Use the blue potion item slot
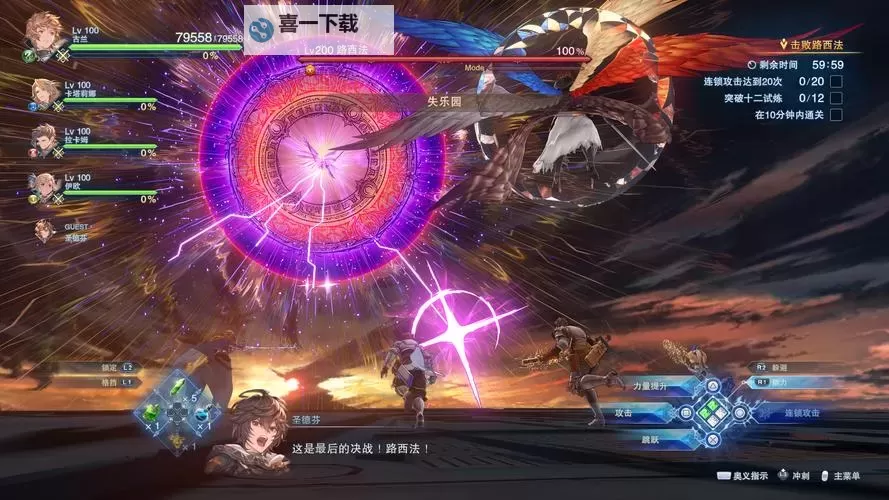 (x=201, y=412)
